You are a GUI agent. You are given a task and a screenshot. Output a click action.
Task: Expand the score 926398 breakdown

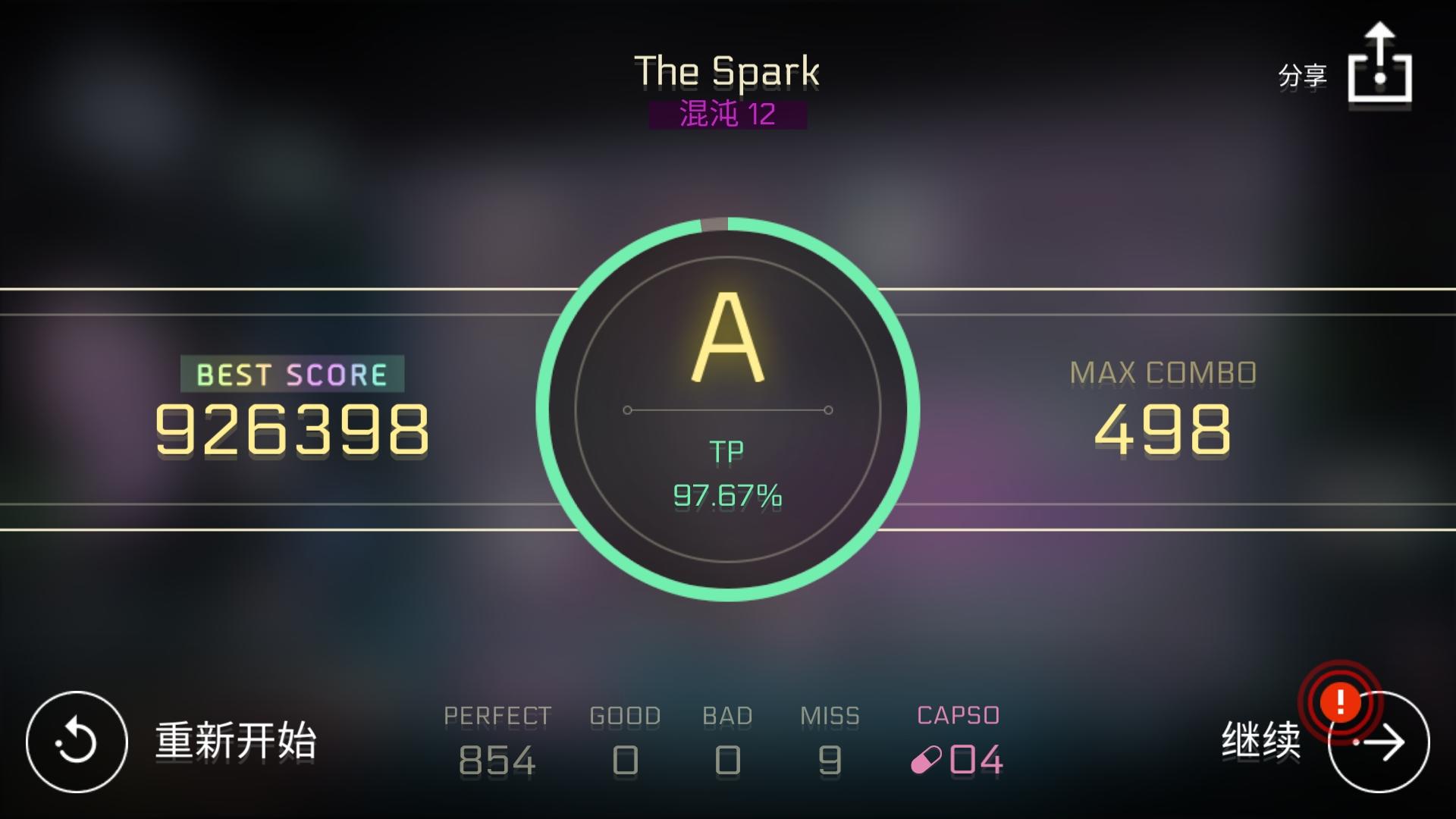tap(292, 428)
